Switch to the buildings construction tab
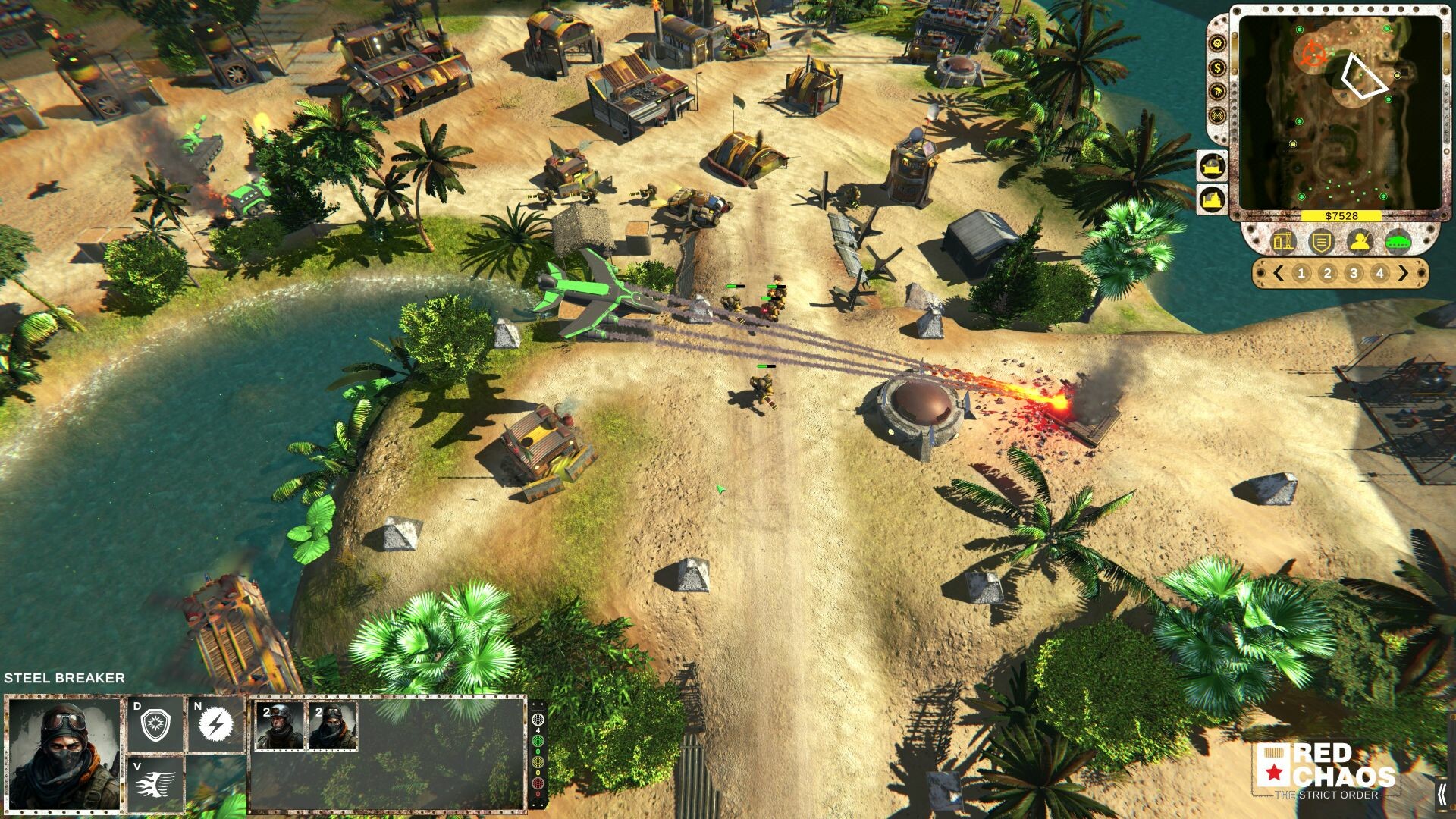This screenshot has width=1456, height=819. 1282,242
